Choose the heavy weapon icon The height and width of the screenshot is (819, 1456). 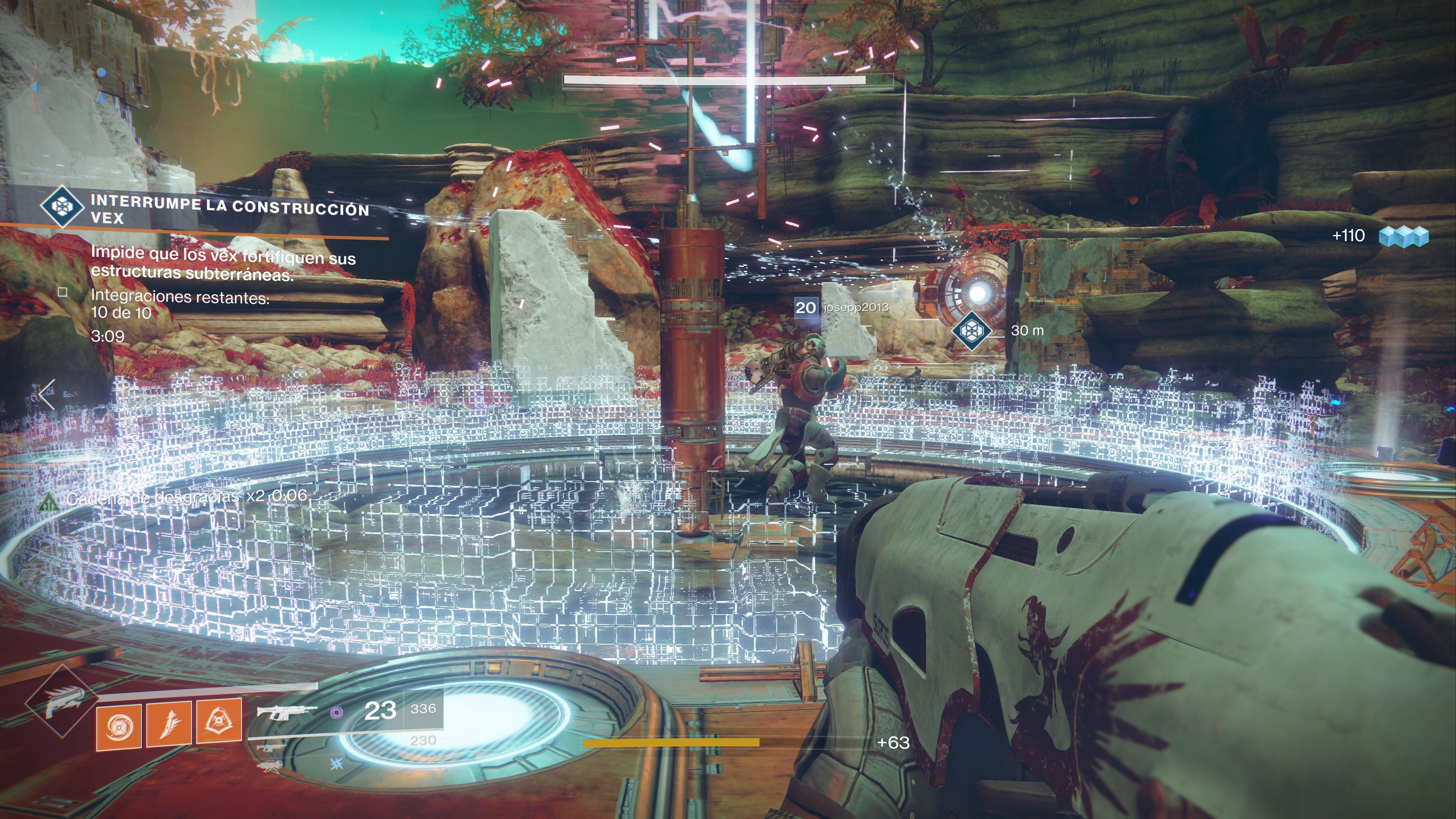270,766
